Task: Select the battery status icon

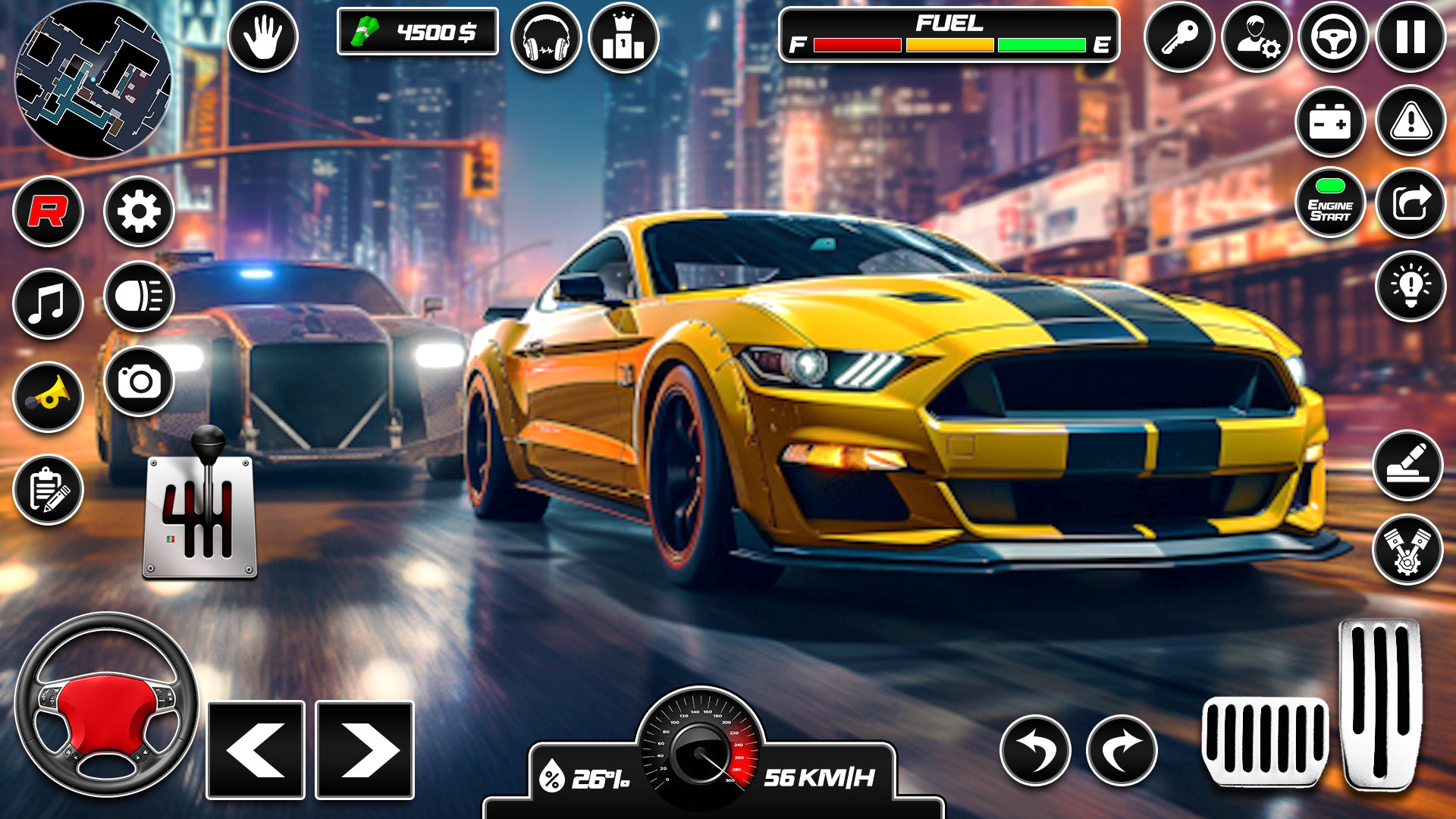Action: pyautogui.click(x=1331, y=121)
